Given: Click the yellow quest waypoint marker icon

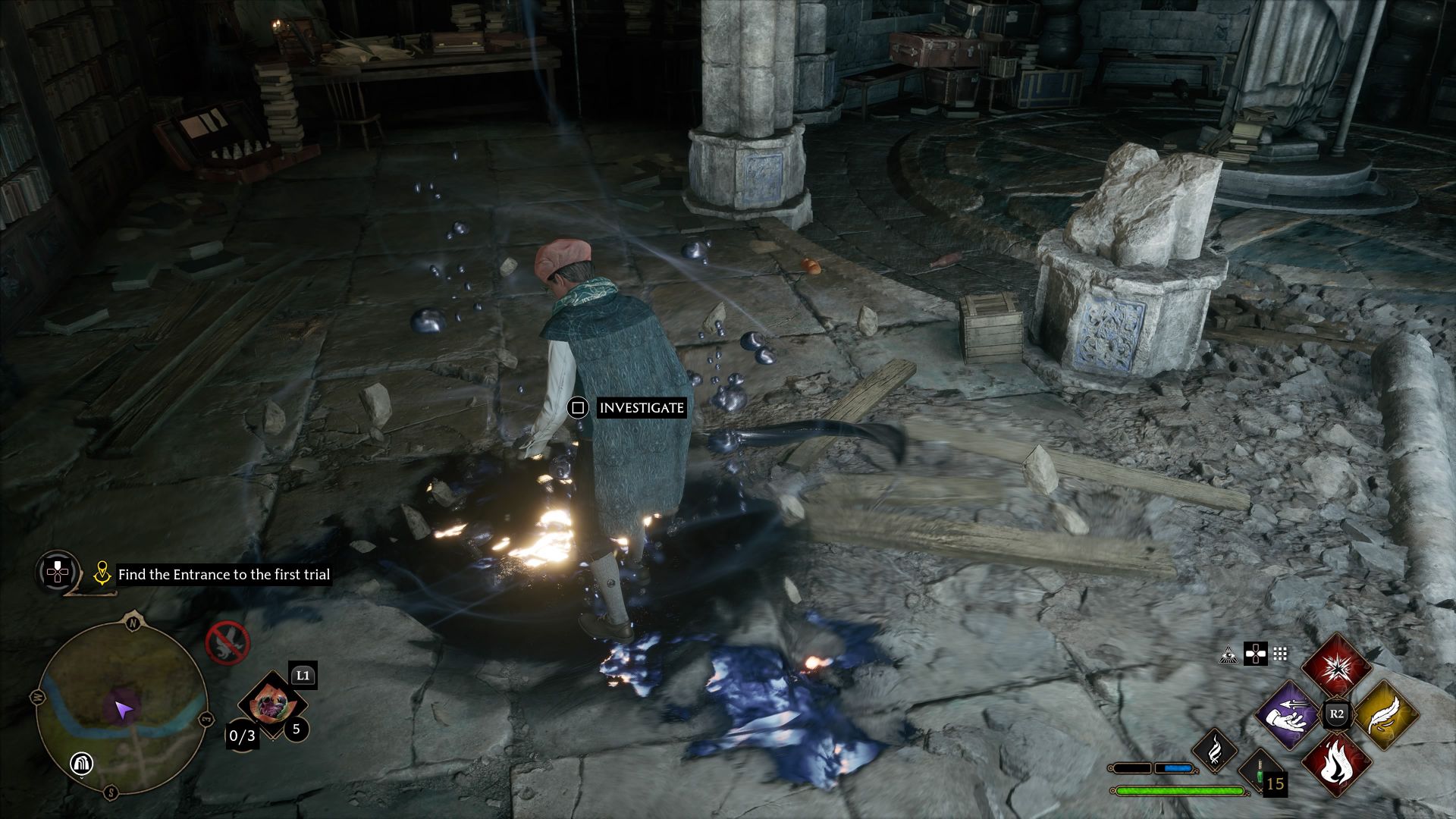Looking at the screenshot, I should 102,574.
